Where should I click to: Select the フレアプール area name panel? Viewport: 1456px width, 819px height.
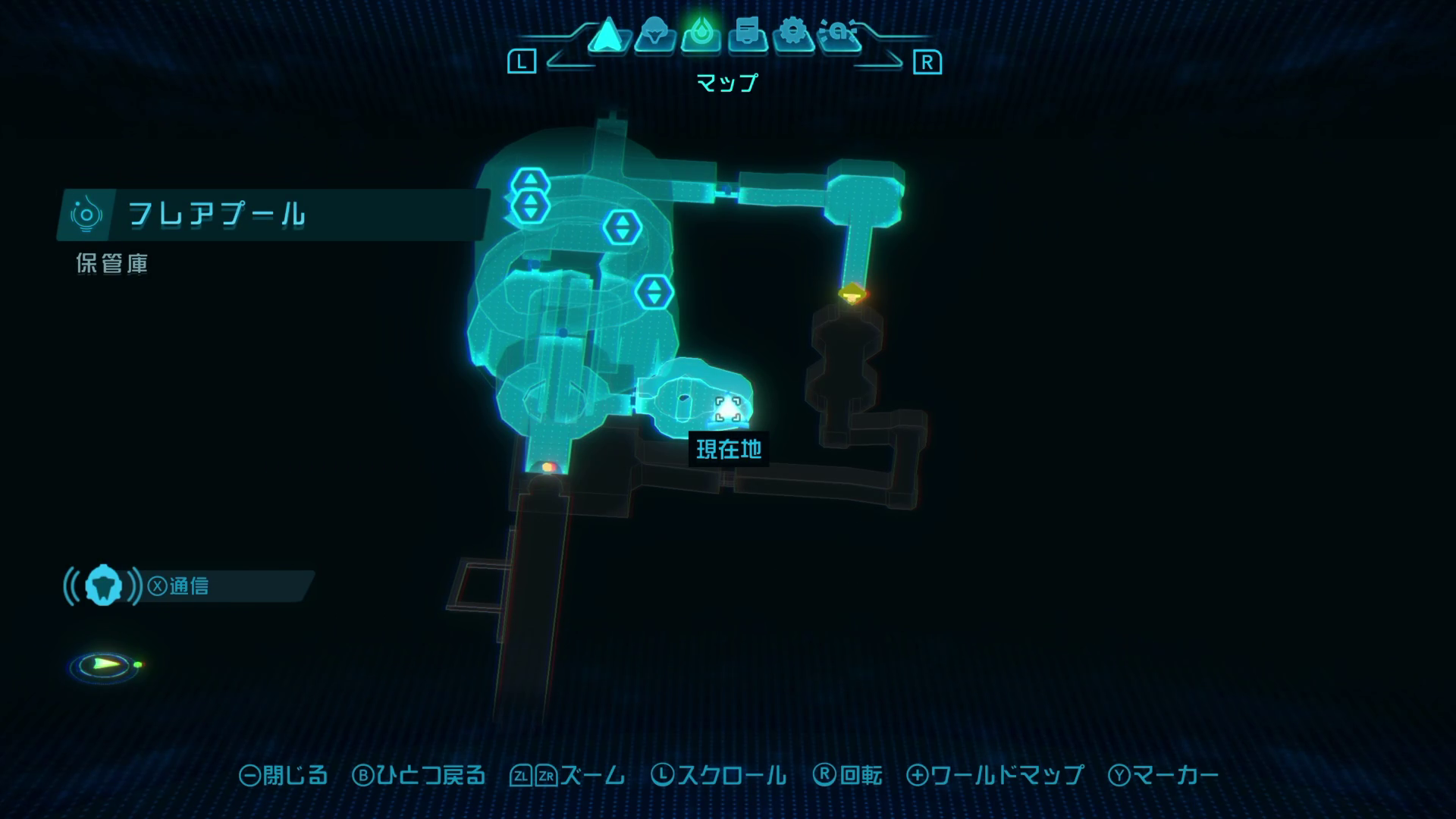click(273, 215)
